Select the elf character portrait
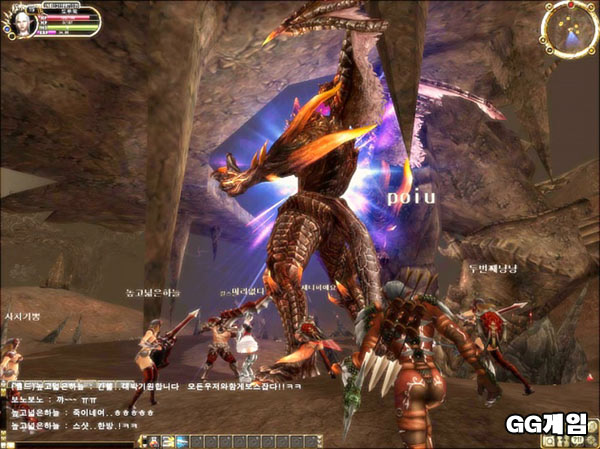600x449 pixels. click(22, 23)
